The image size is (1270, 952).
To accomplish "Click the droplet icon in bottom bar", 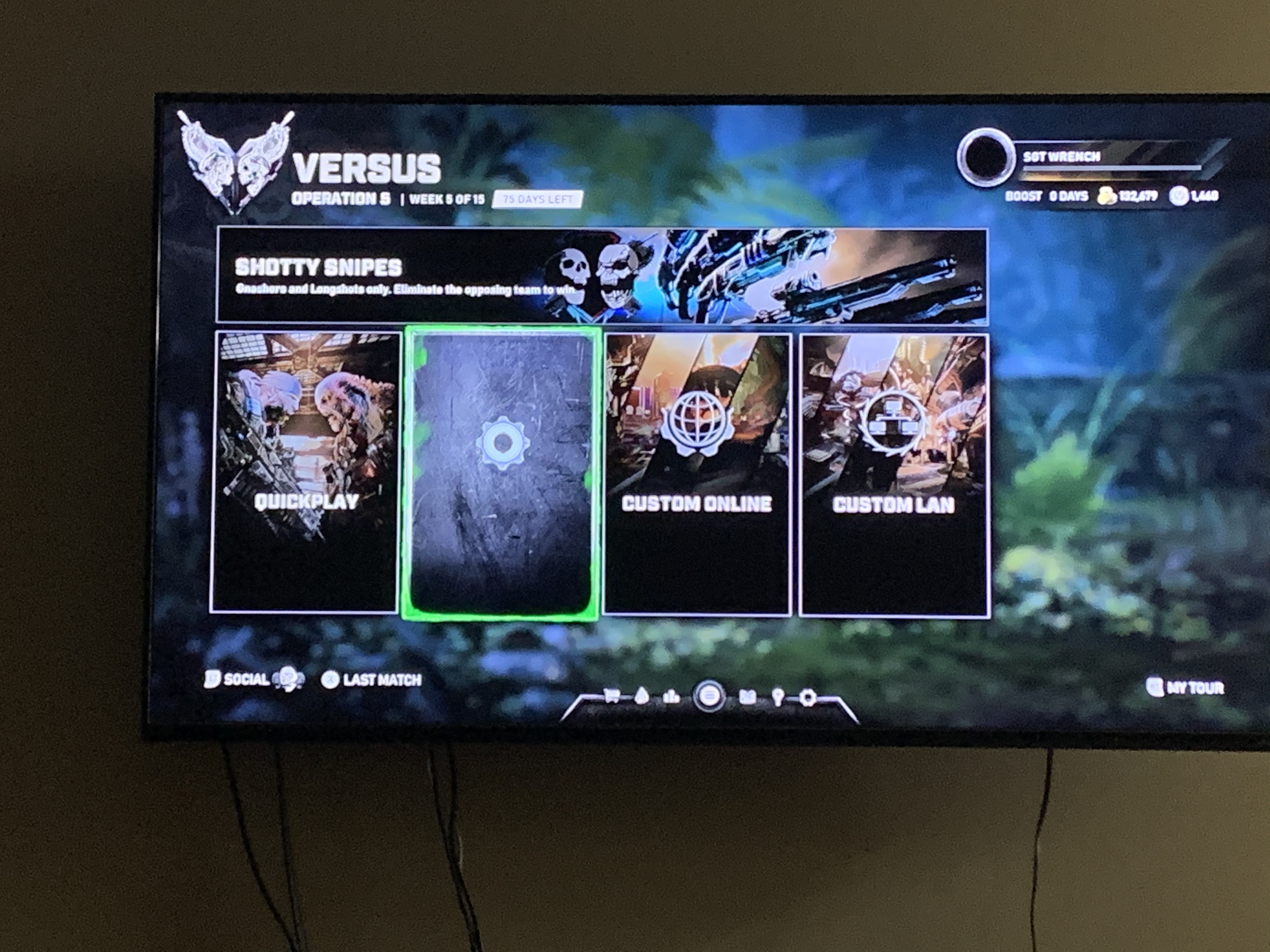I will [x=642, y=696].
